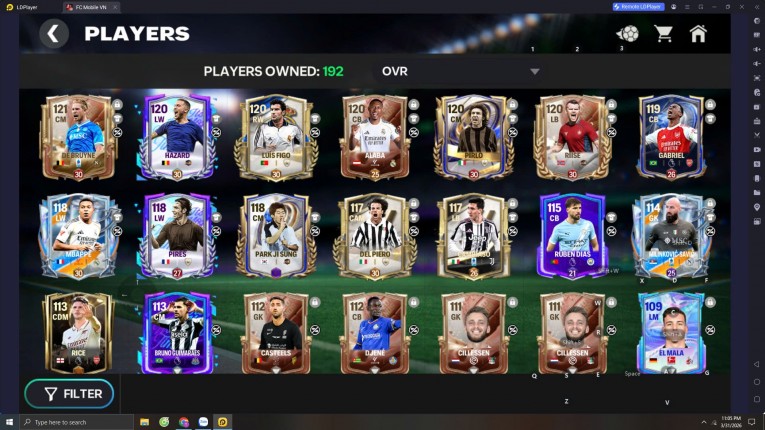Open the Park Ji Sung card
The image size is (765, 430).
[274, 236]
